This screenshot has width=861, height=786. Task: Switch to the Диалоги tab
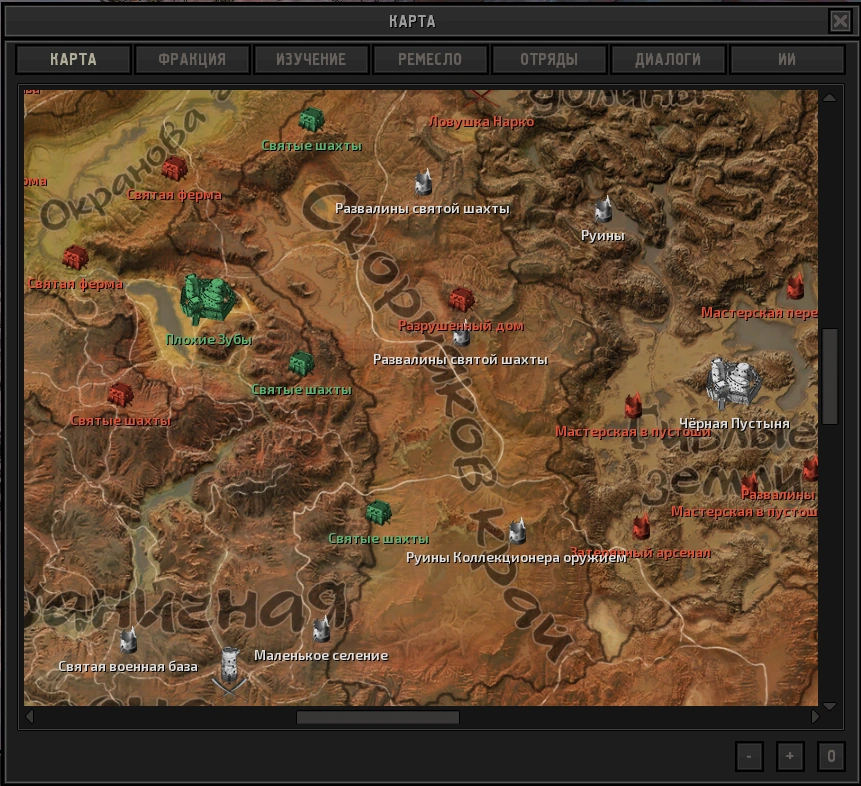coord(668,59)
